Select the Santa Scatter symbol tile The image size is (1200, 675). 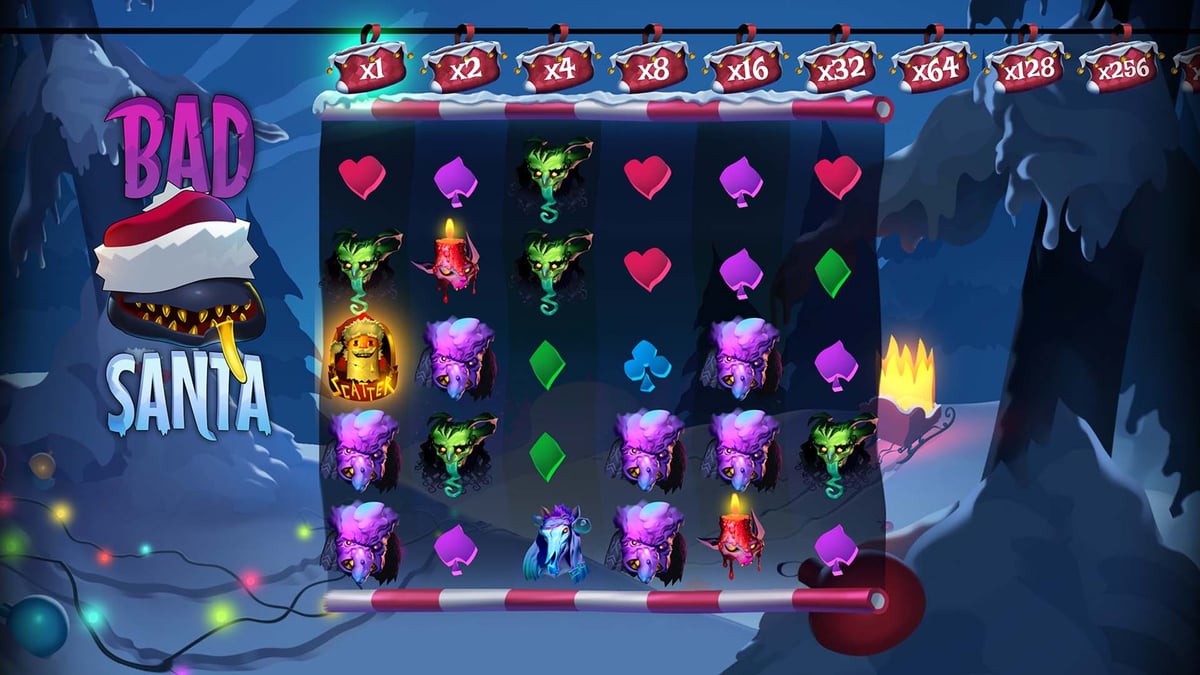click(x=362, y=357)
